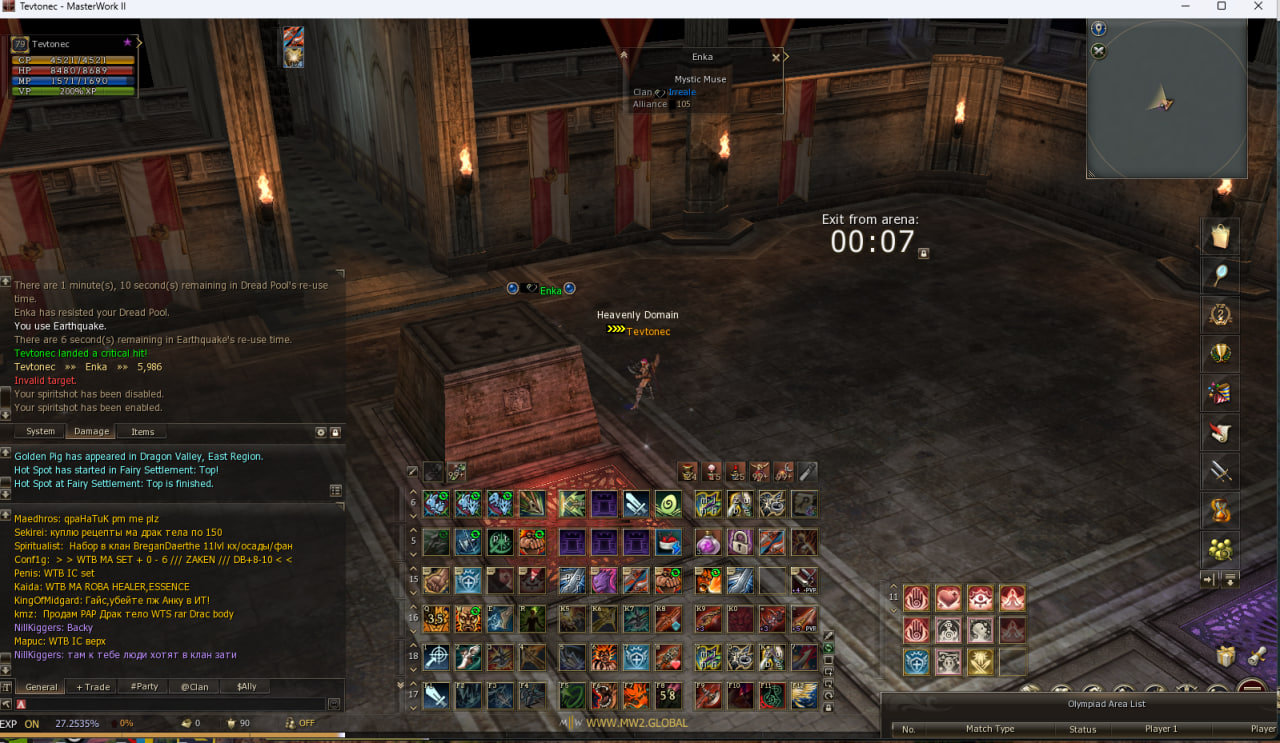
Task: Open the Items log tab
Action: 143,432
